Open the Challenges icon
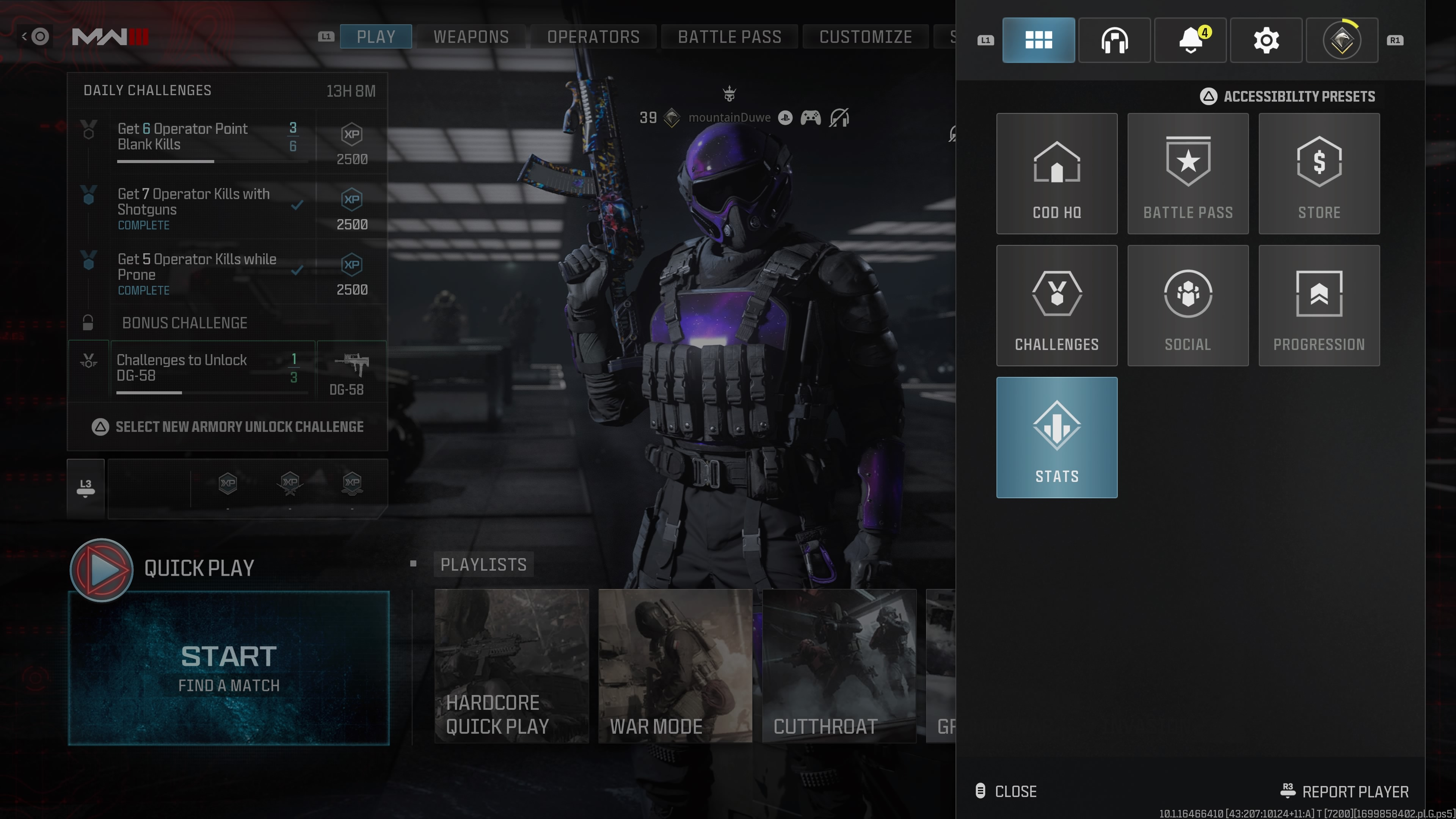Image resolution: width=1456 pixels, height=819 pixels. 1056,306
